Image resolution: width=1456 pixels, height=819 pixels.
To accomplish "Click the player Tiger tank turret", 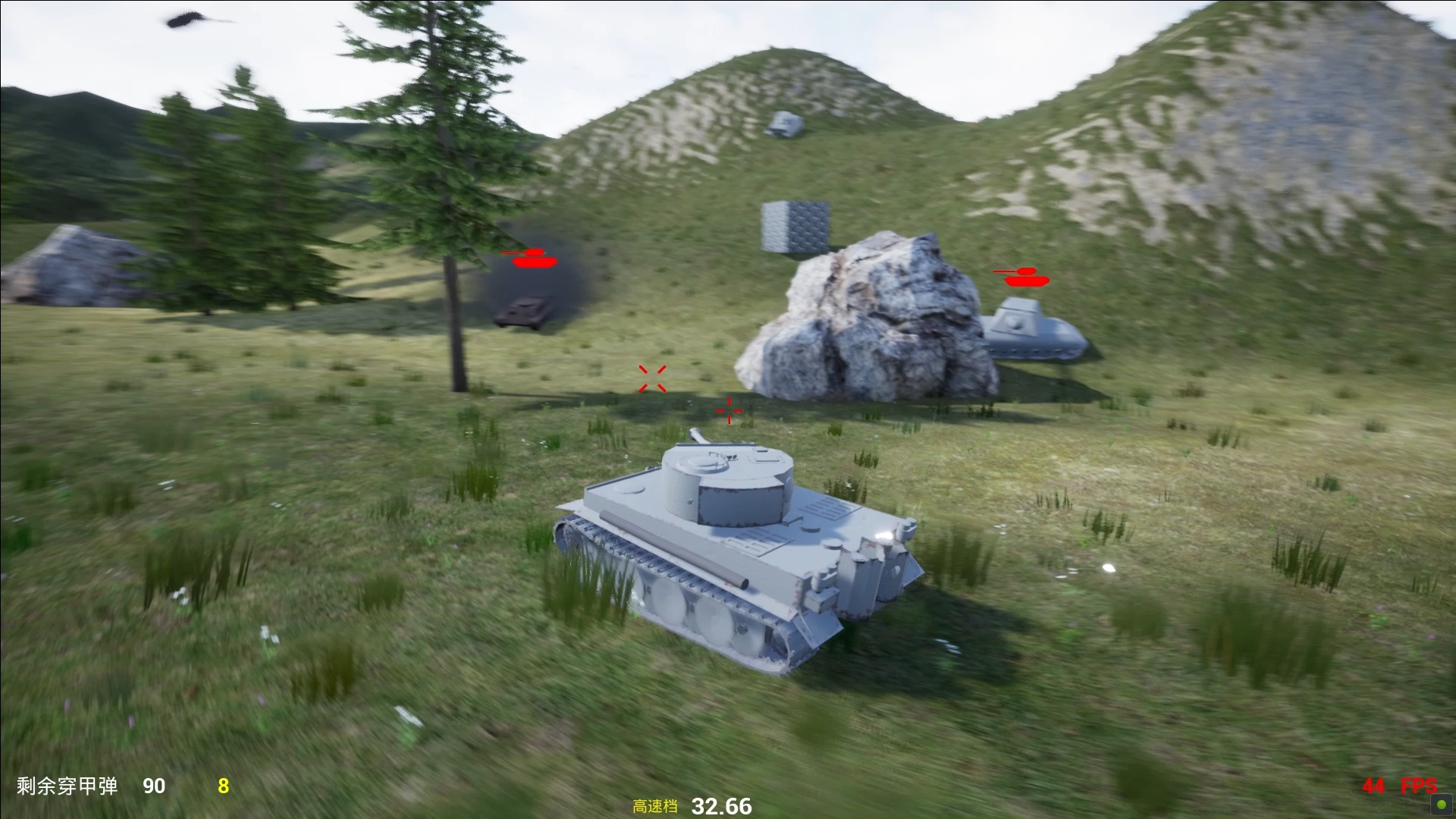I will 728,485.
